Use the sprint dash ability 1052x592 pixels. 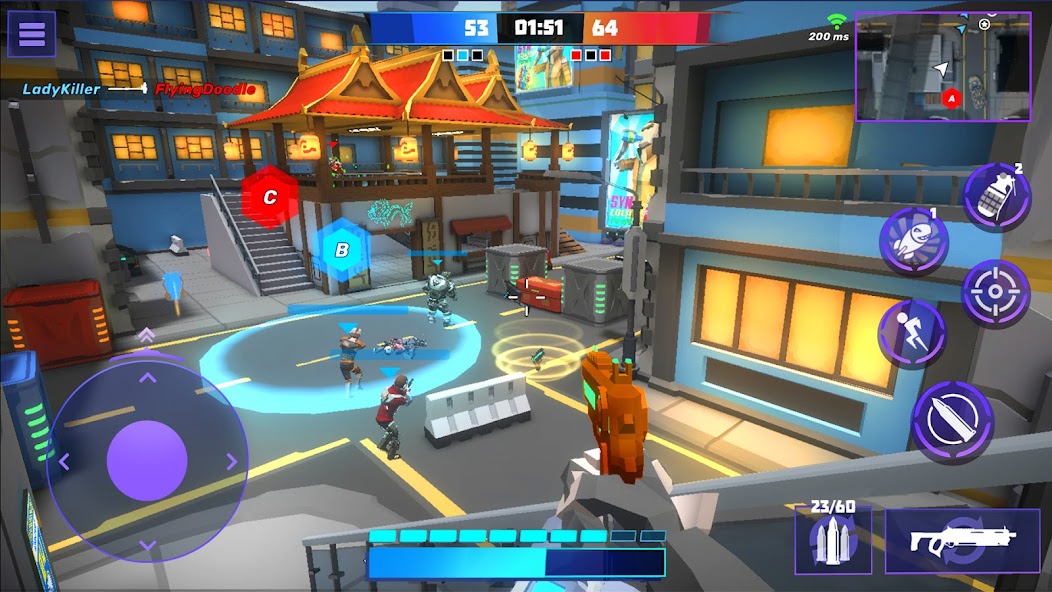[x=912, y=333]
